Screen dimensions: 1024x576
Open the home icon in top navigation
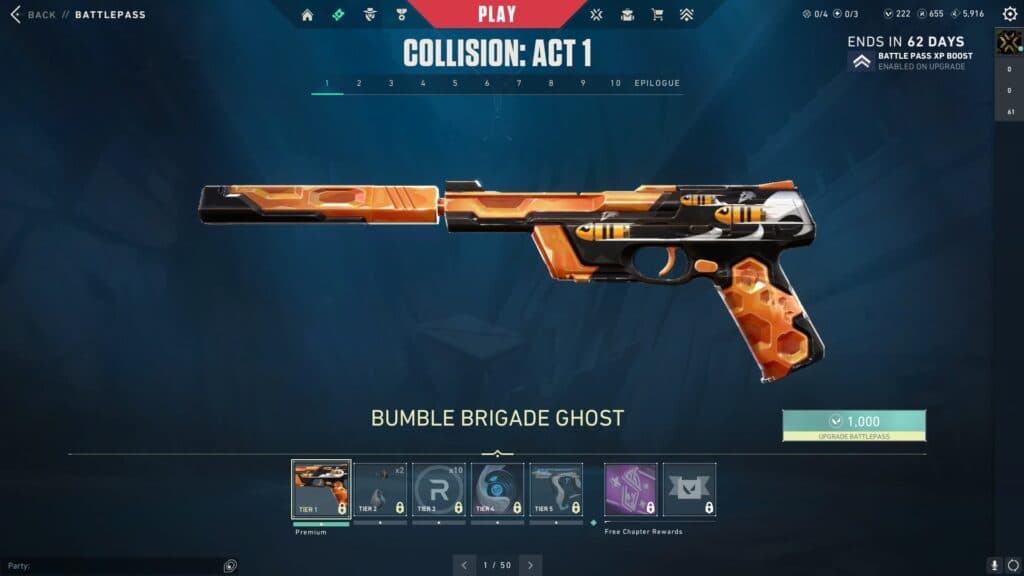(307, 15)
